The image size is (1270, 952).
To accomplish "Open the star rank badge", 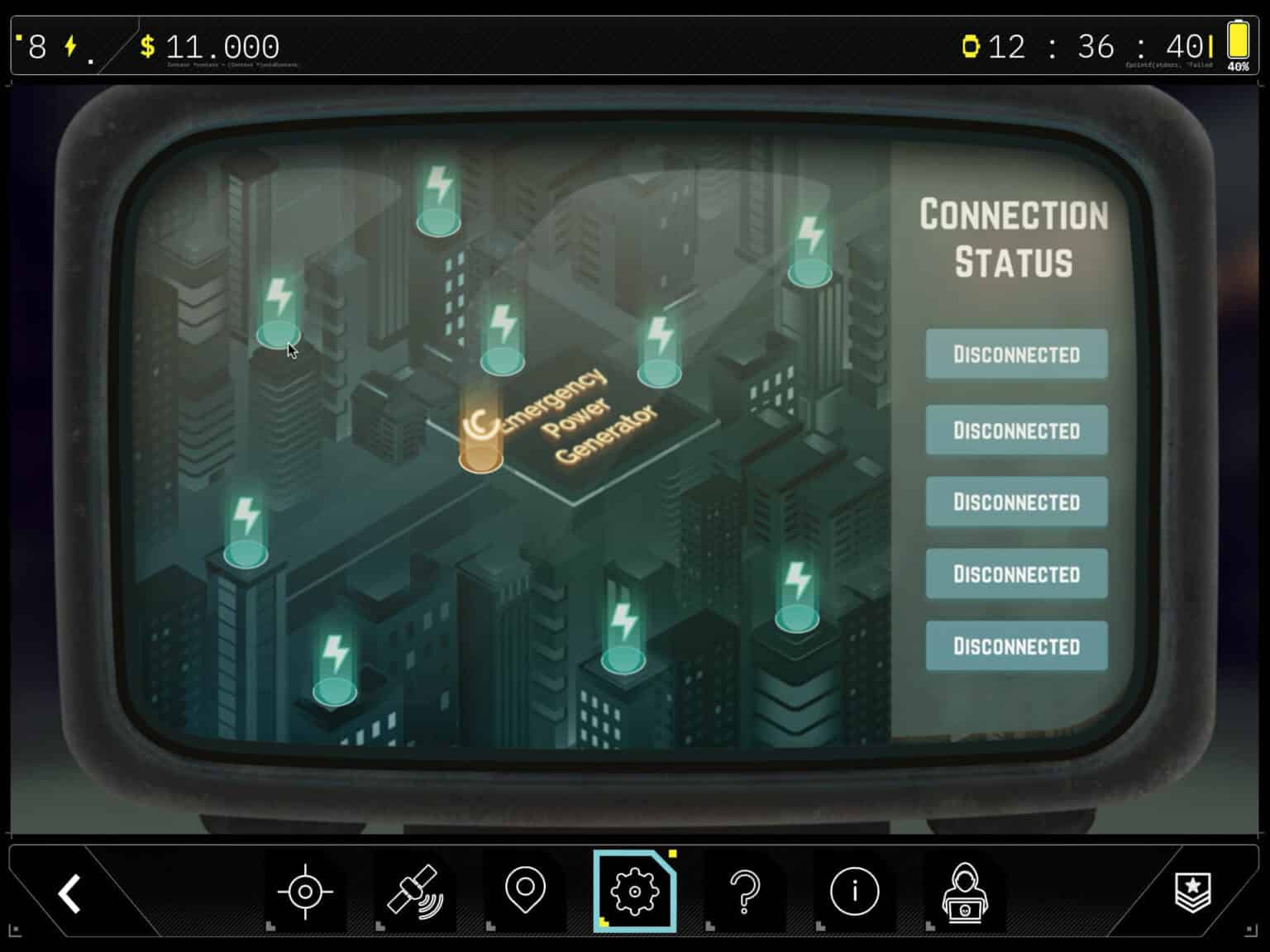I will click(1192, 892).
